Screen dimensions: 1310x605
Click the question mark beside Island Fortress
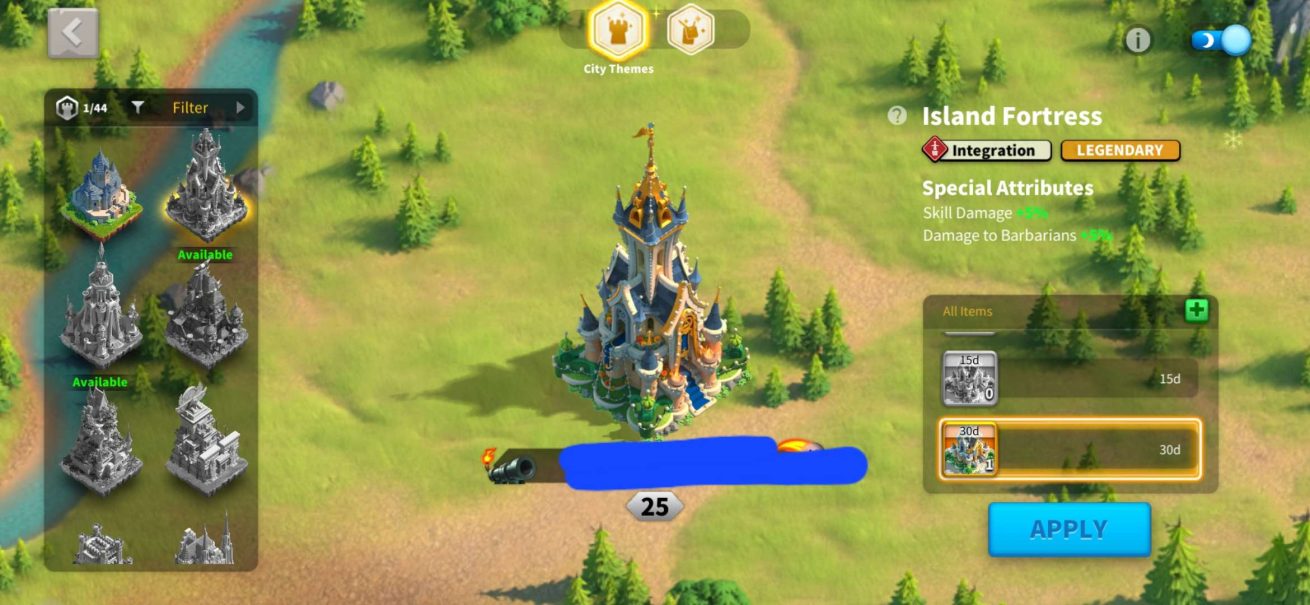tap(897, 116)
